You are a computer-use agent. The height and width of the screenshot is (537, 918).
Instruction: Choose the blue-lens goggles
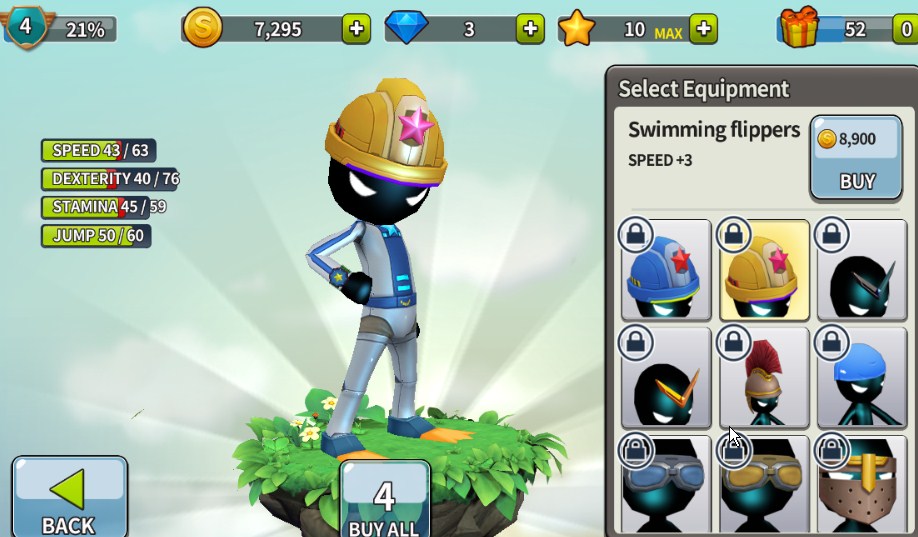click(x=665, y=485)
